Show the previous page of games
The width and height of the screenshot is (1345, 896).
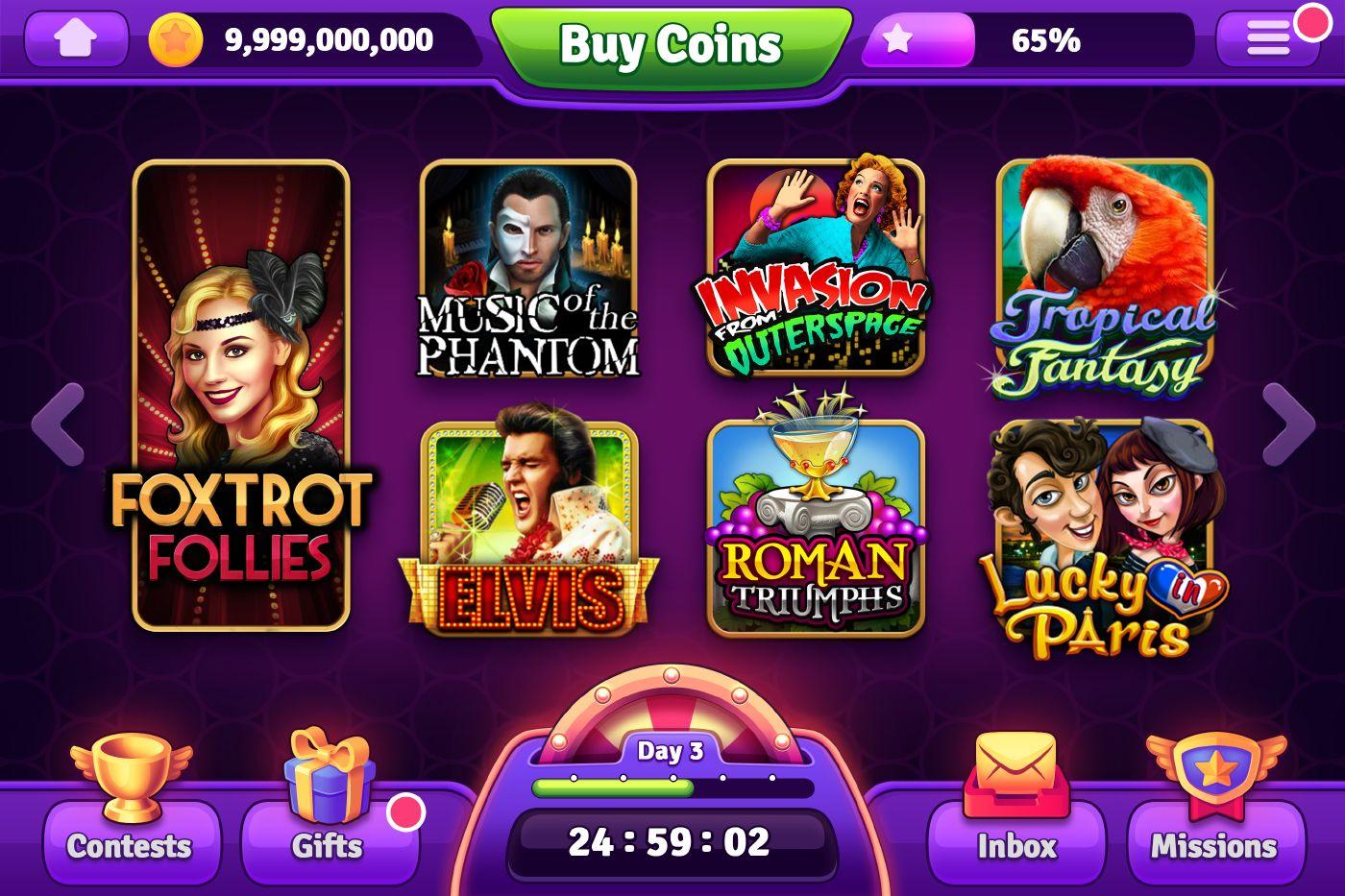coord(58,424)
